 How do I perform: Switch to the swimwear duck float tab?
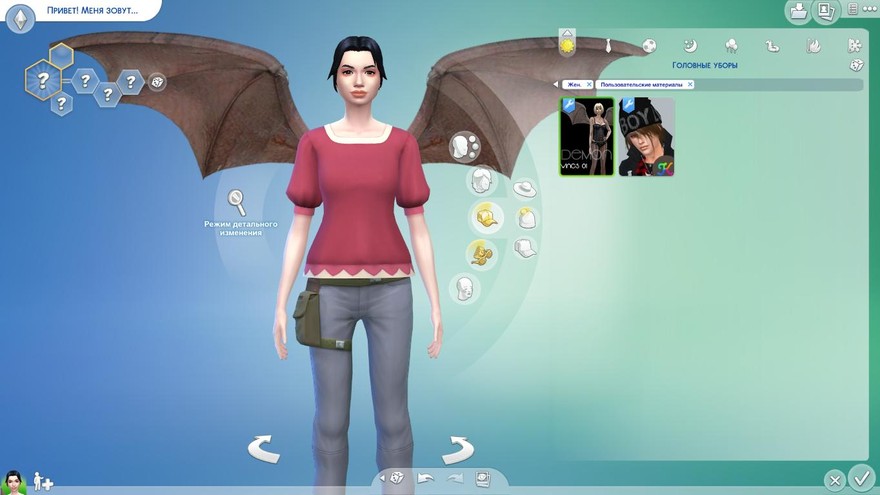point(772,45)
